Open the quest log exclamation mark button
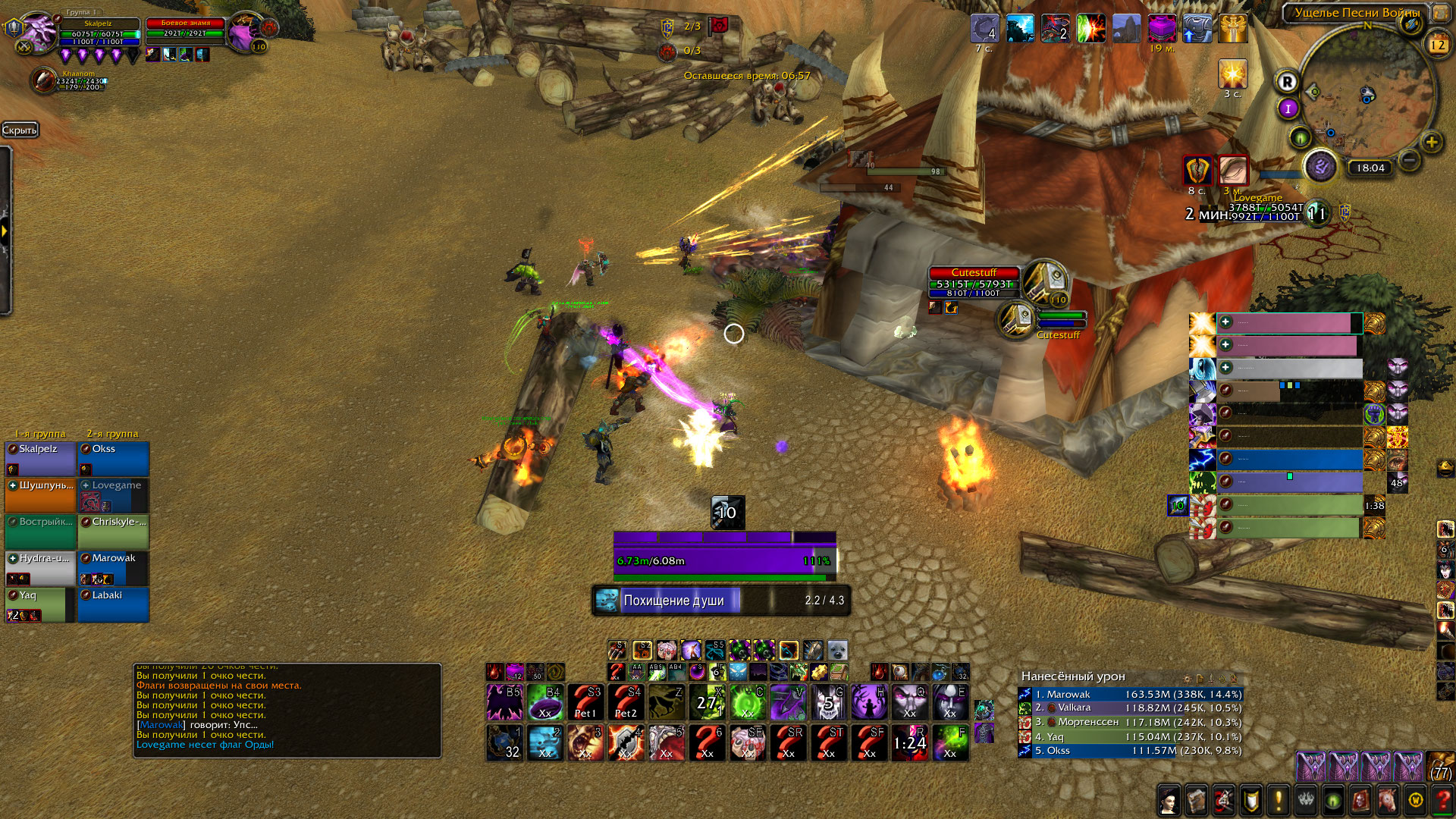Viewport: 1456px width, 819px height. 1279,799
